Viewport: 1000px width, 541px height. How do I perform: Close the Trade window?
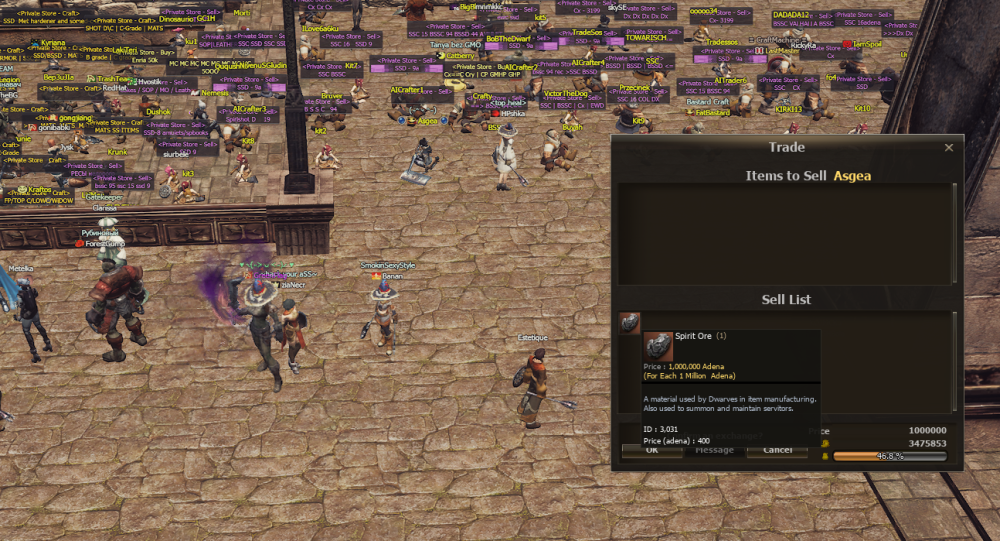[x=949, y=147]
